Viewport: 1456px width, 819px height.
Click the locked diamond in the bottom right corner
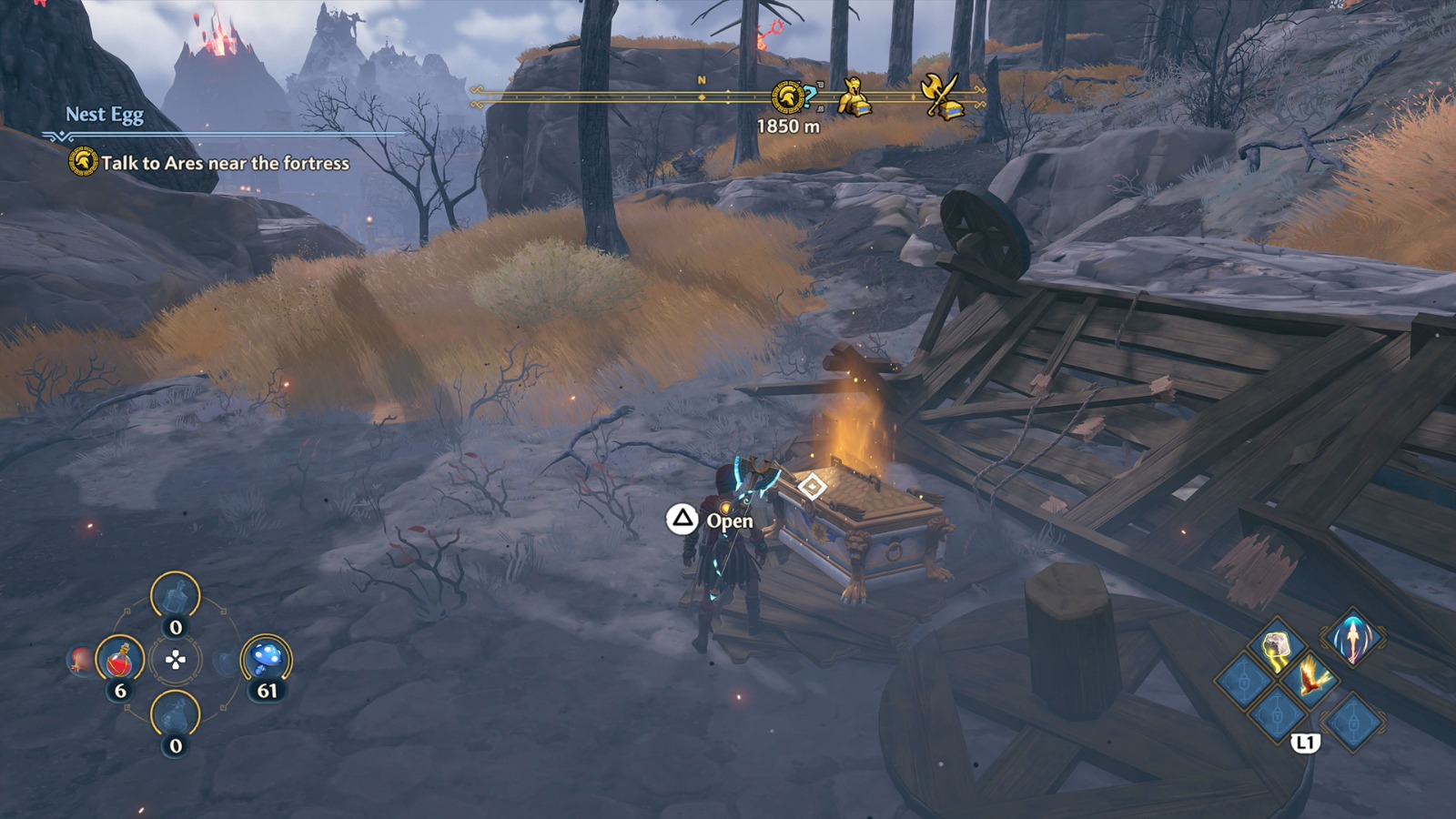pos(1354,721)
